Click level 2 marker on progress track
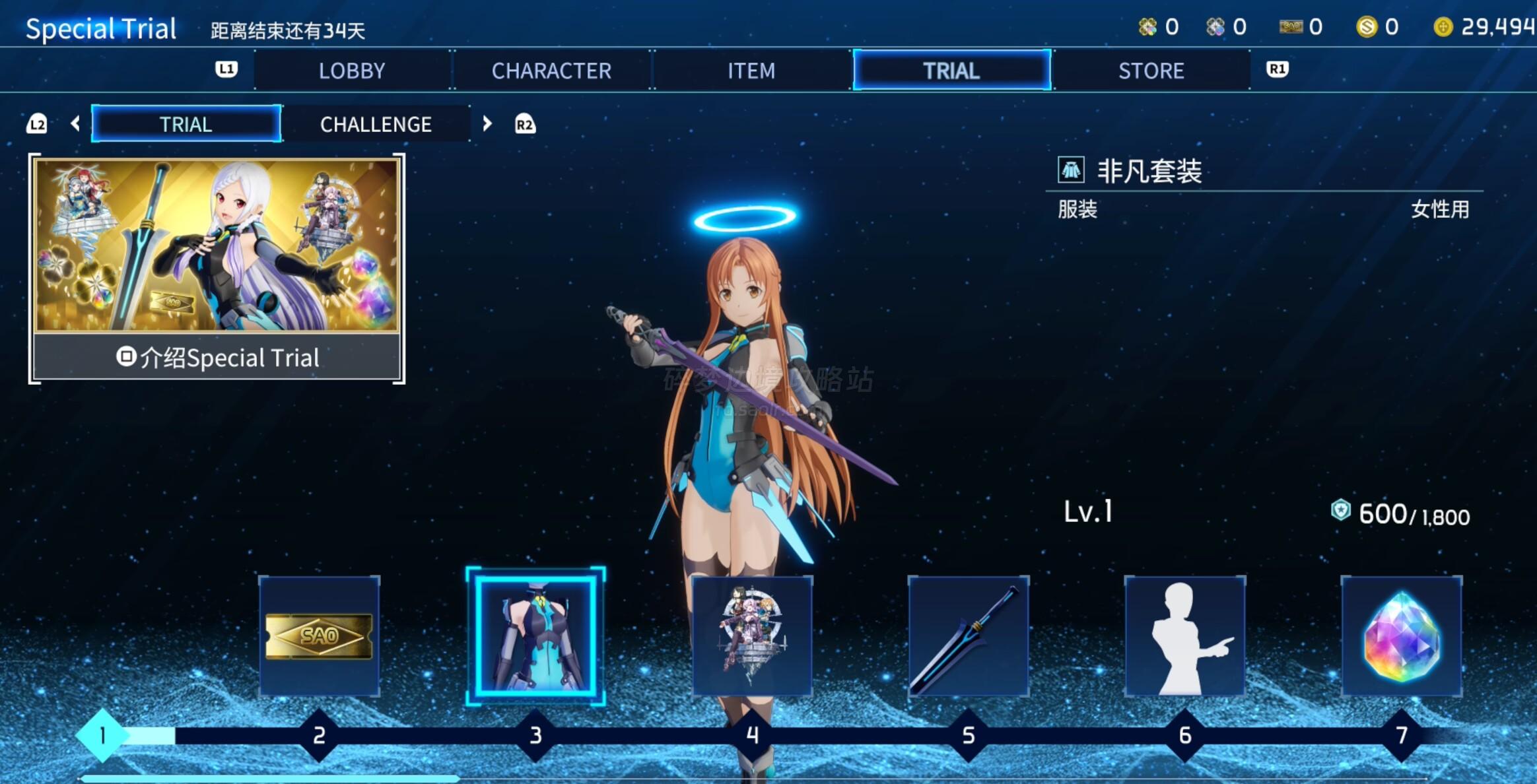The image size is (1537, 784). click(320, 735)
